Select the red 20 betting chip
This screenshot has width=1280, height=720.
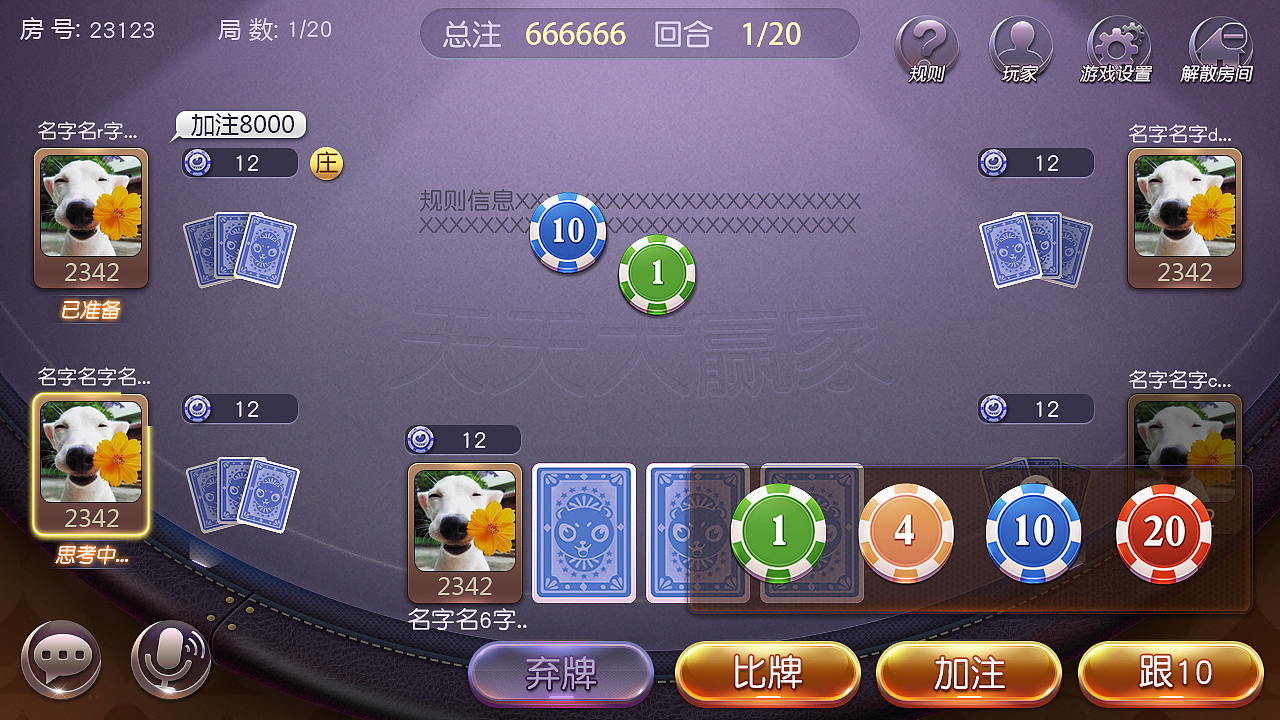click(1162, 532)
